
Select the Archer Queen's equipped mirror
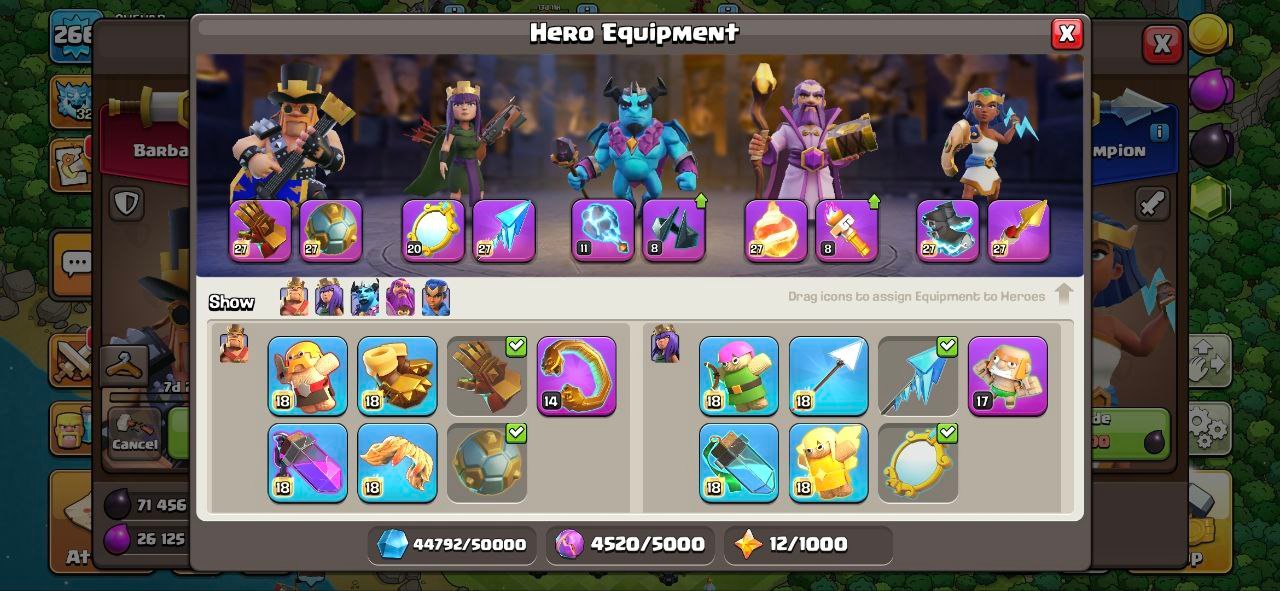pos(433,230)
